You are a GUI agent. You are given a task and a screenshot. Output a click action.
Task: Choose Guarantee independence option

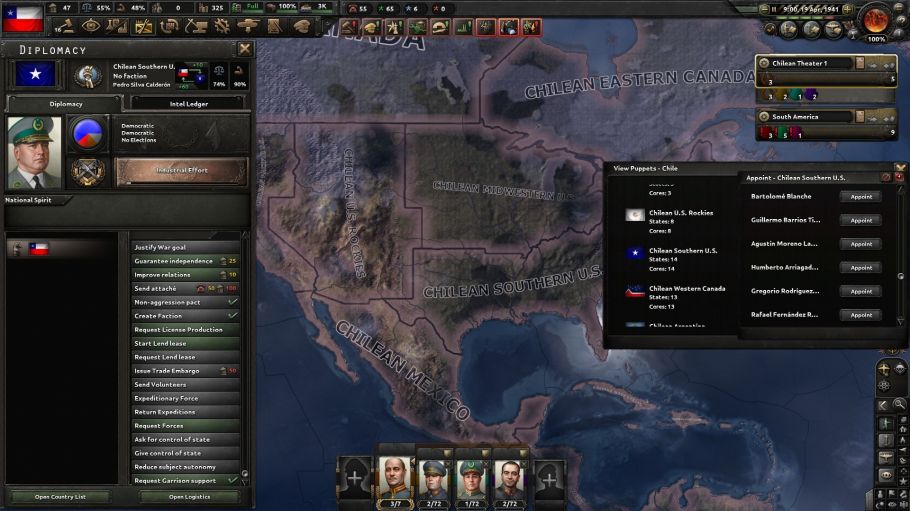(x=185, y=261)
